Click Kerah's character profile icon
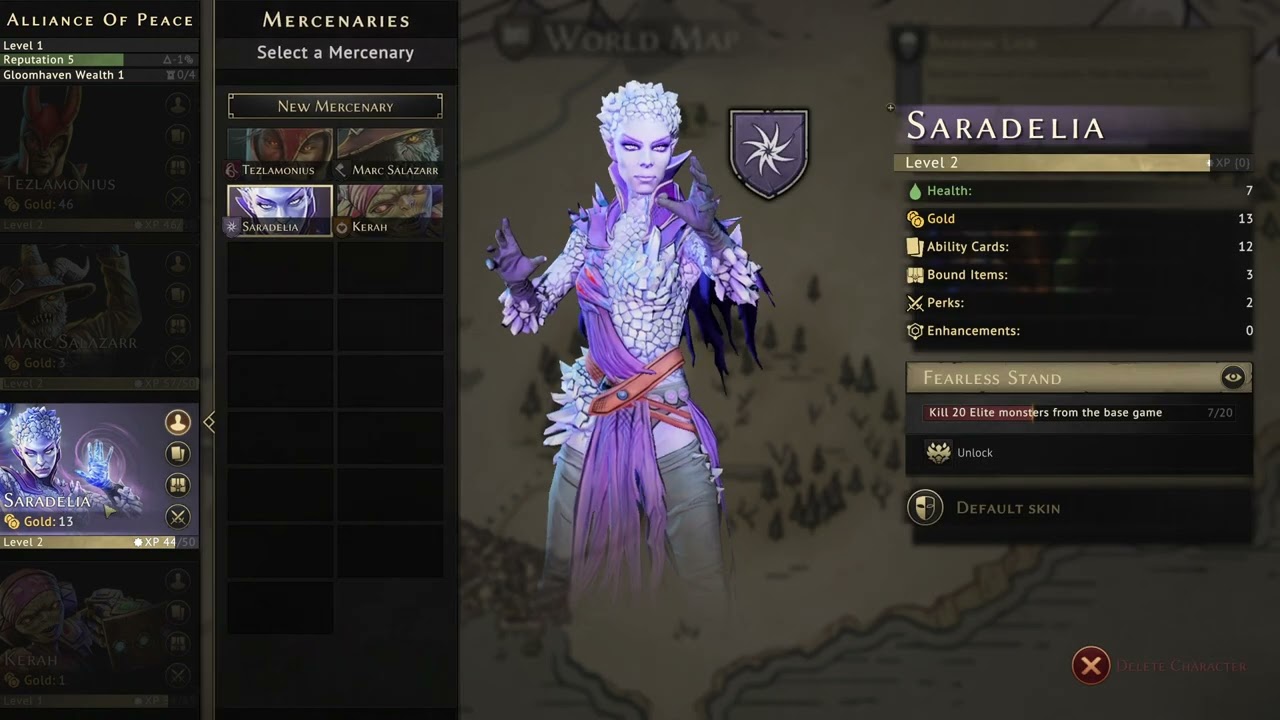The image size is (1280, 720). click(178, 580)
